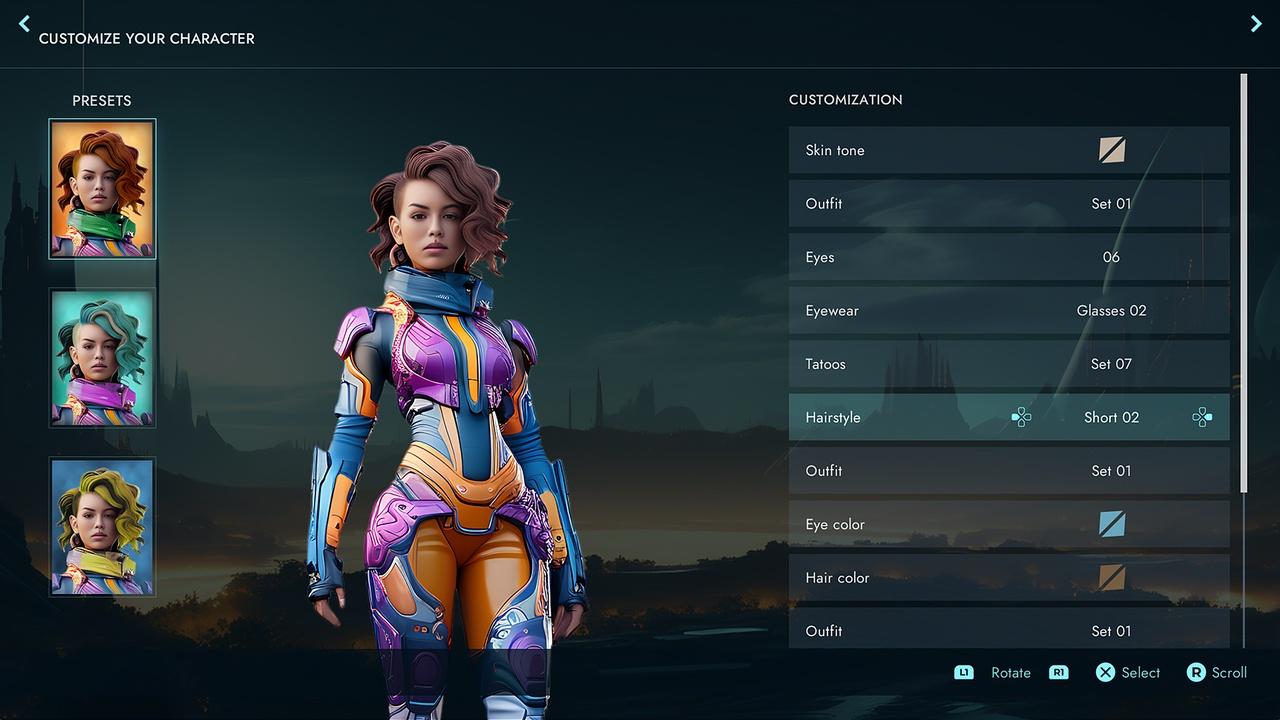Screen dimensions: 1280x720
Task: Open the Eye color swatch
Action: coord(1111,524)
